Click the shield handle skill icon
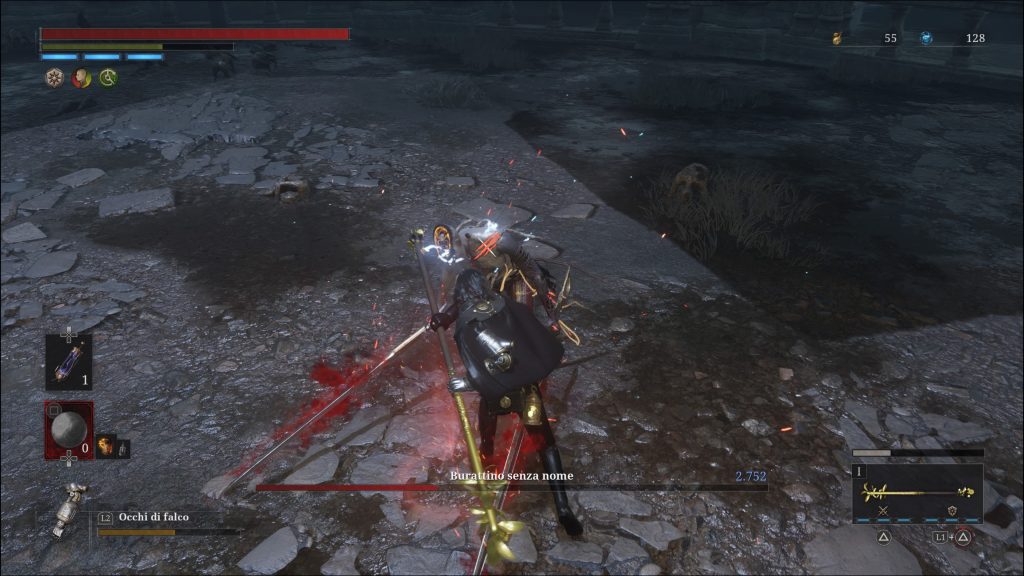 click(x=951, y=512)
